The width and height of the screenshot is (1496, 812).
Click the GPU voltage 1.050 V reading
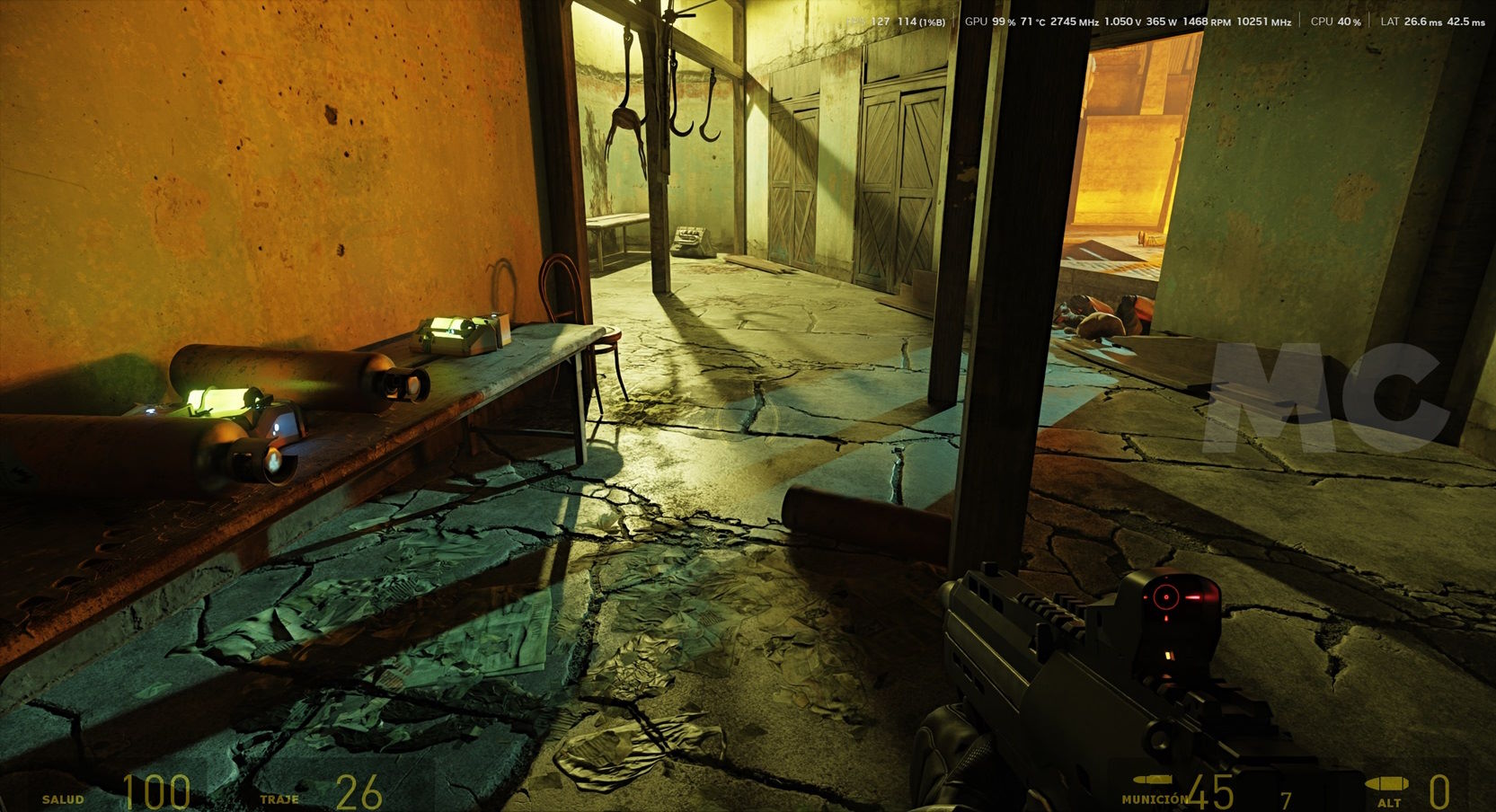[x=1121, y=22]
